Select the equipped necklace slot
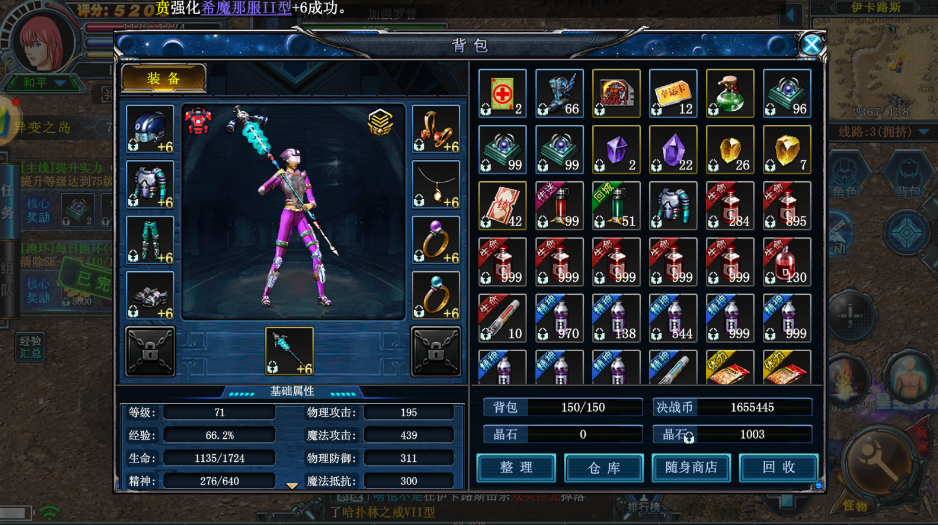This screenshot has height=525, width=938. (x=436, y=185)
